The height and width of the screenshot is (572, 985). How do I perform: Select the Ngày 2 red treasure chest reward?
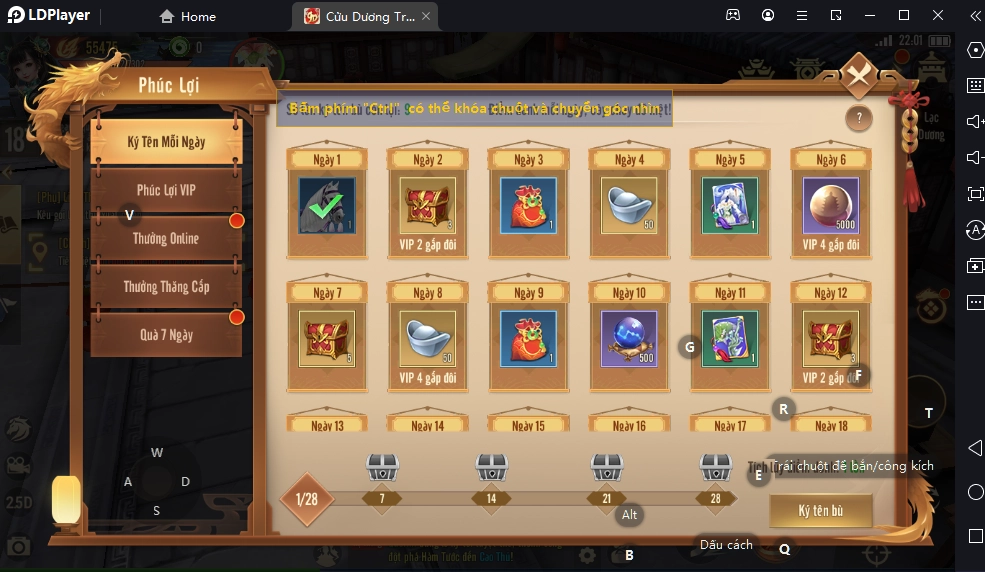(427, 206)
